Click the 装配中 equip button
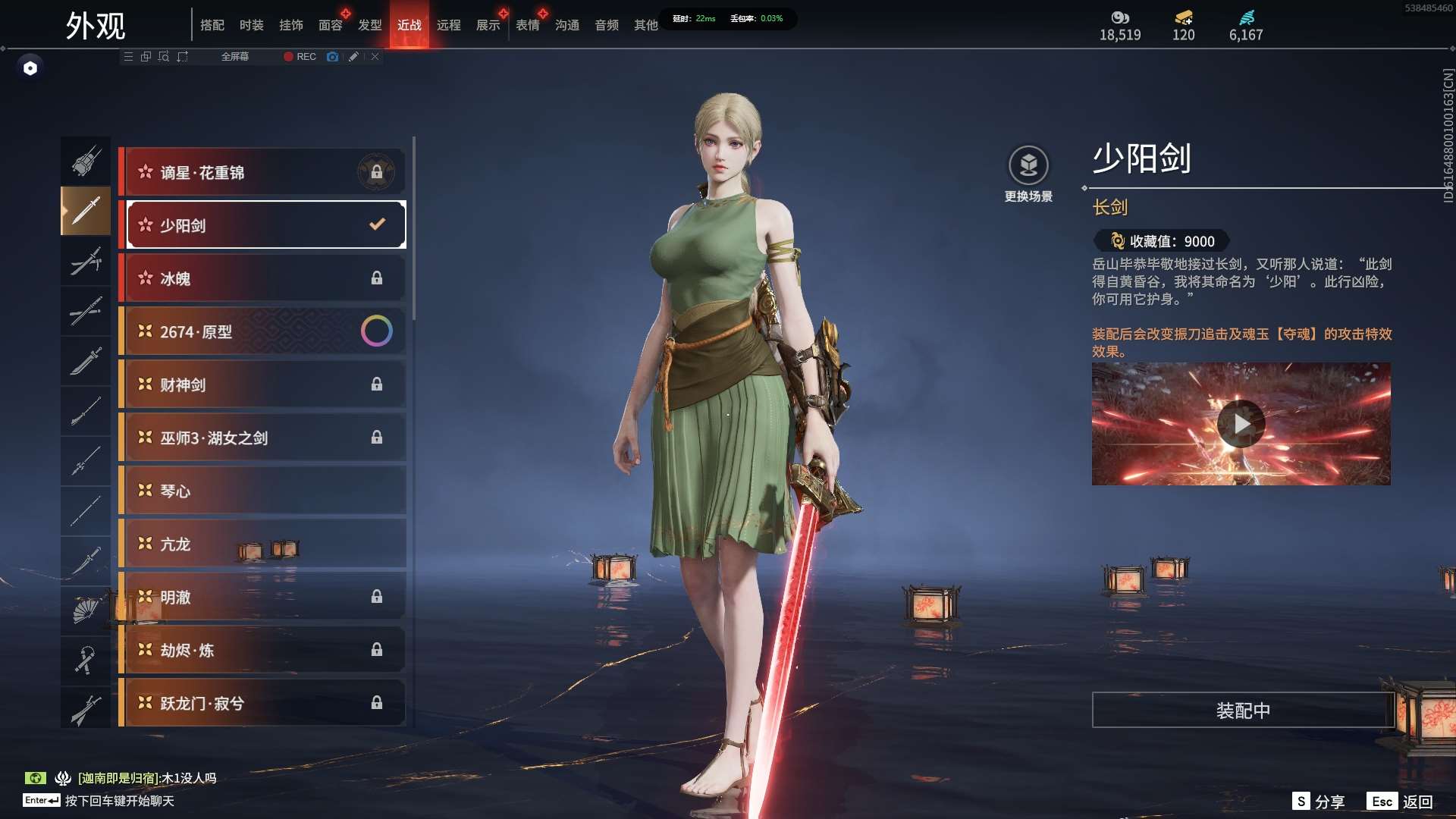1456x819 pixels. tap(1243, 710)
